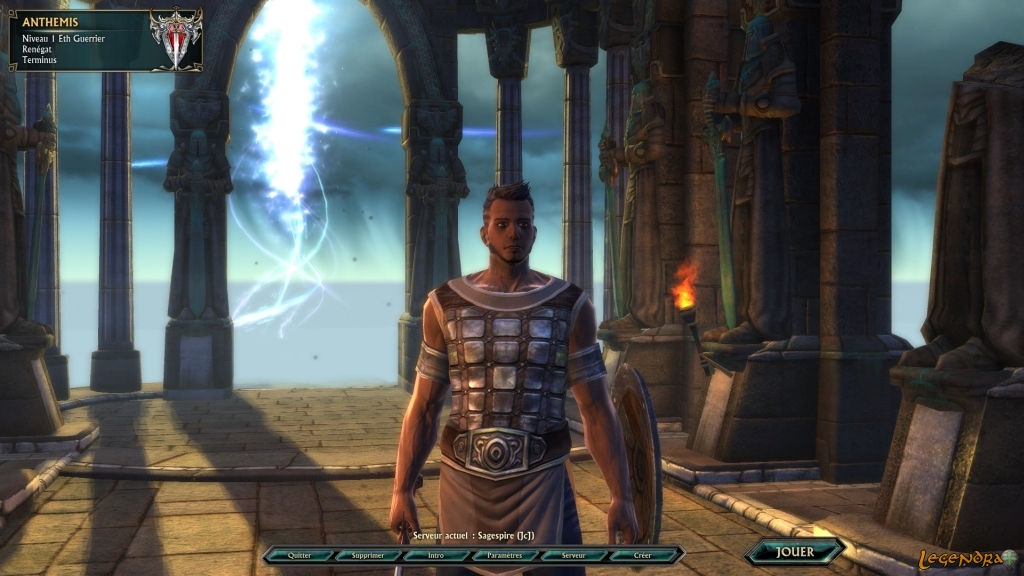Delete the character with Supprimer
This screenshot has width=1024, height=576.
pos(367,554)
